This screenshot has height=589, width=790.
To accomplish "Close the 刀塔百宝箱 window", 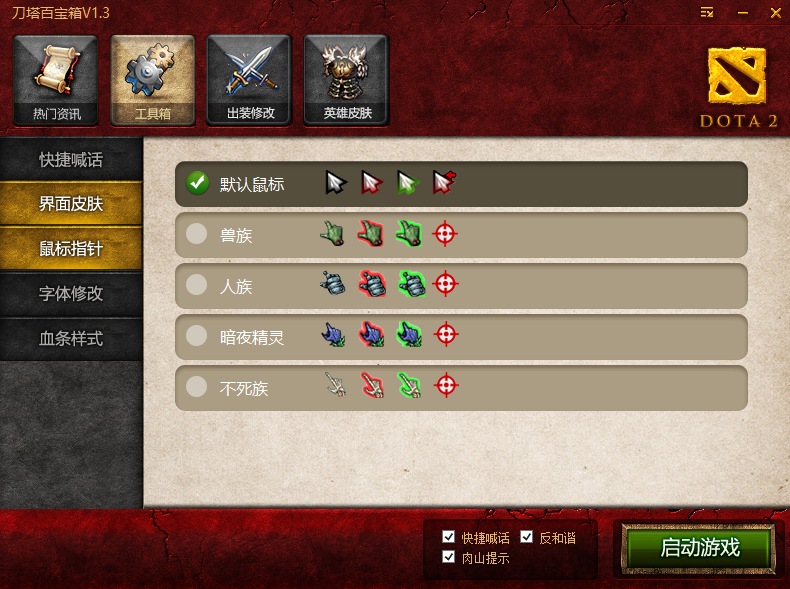I will pyautogui.click(x=772, y=12).
